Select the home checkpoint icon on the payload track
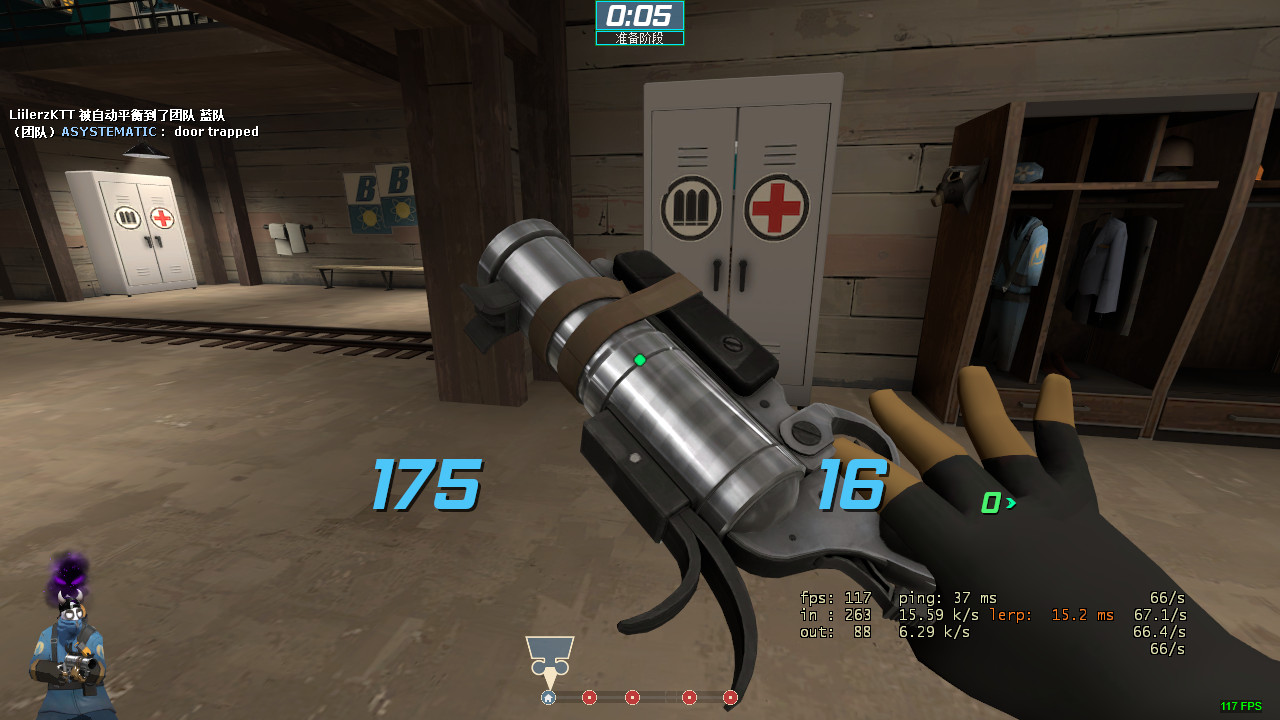The width and height of the screenshot is (1280, 720). point(548,697)
